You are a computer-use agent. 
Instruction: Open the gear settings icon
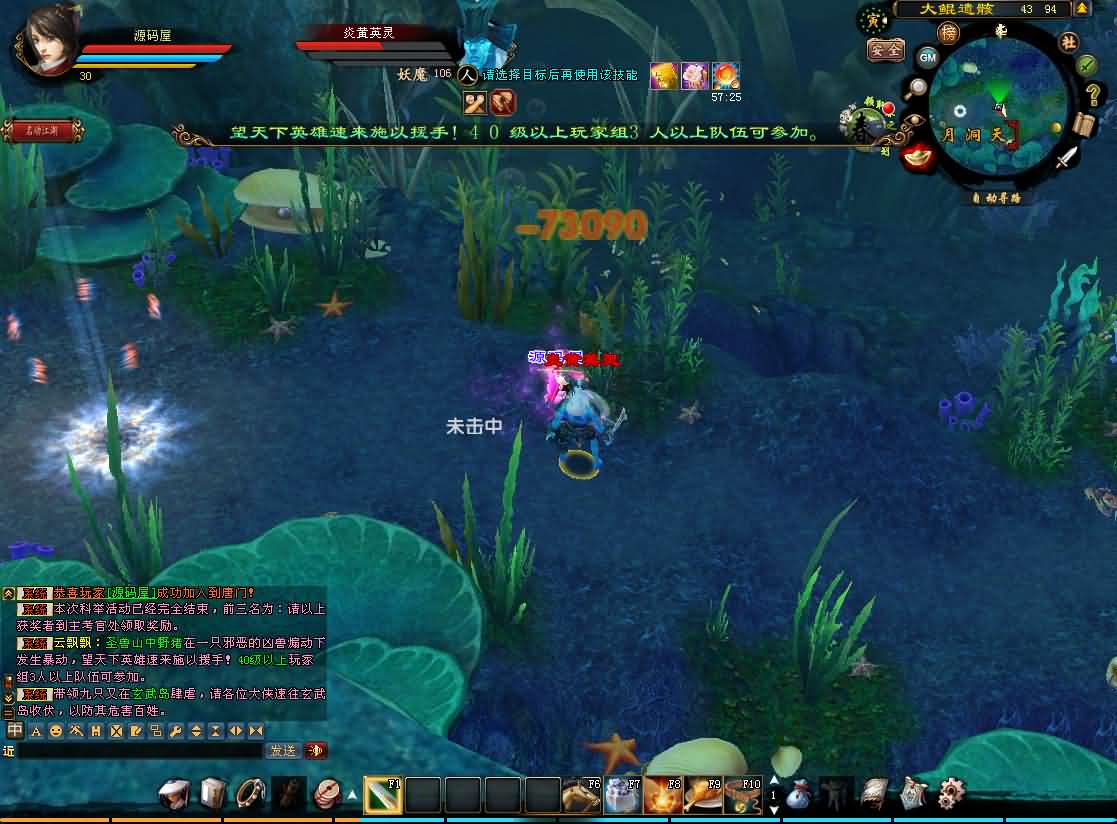[951, 794]
